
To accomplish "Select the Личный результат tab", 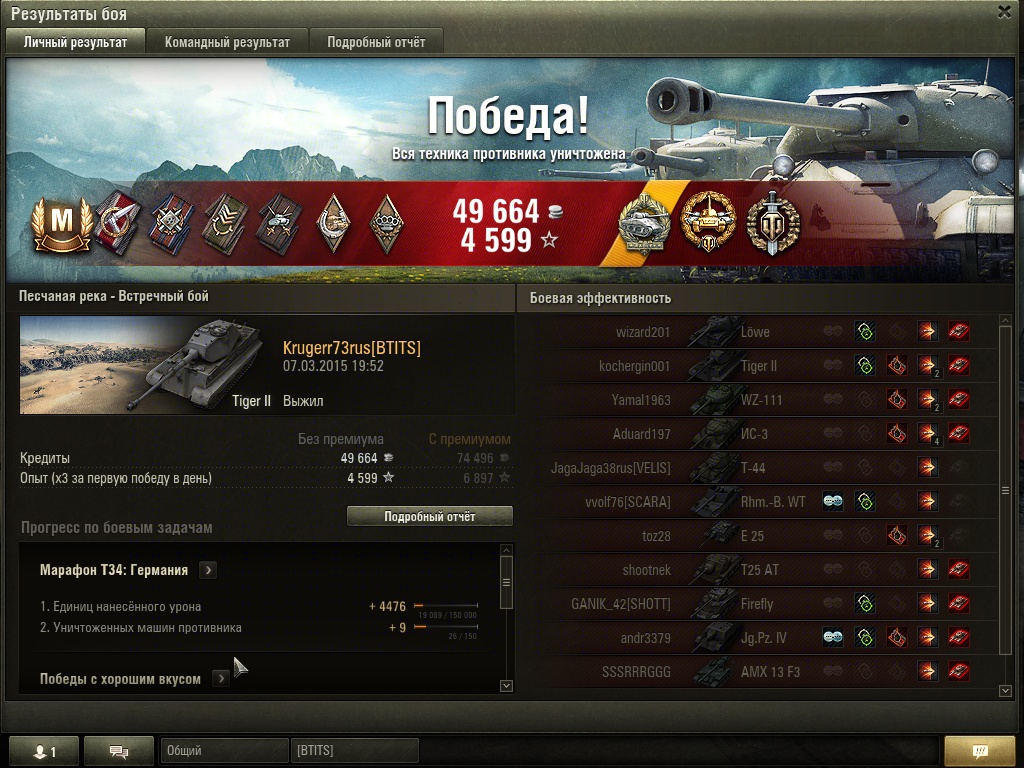I will (x=76, y=42).
